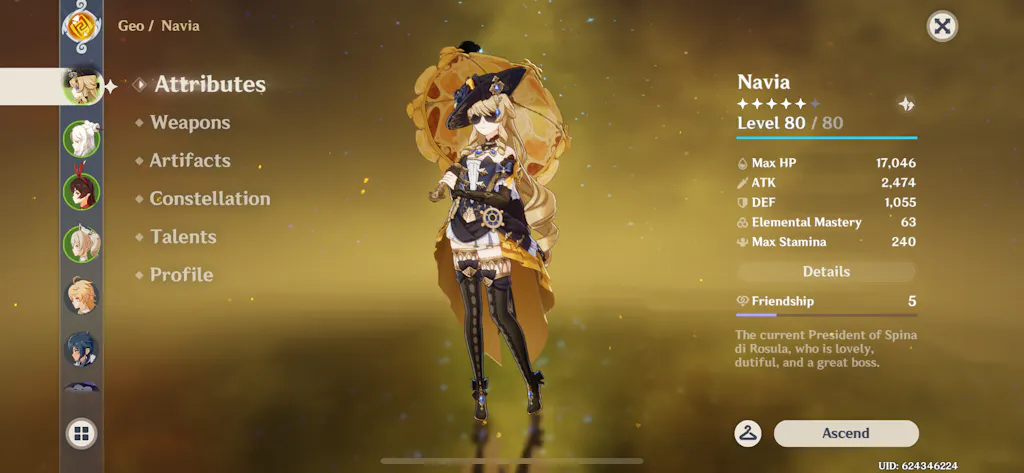Select the white-haired character portrait
1024x473 pixels.
tap(81, 139)
